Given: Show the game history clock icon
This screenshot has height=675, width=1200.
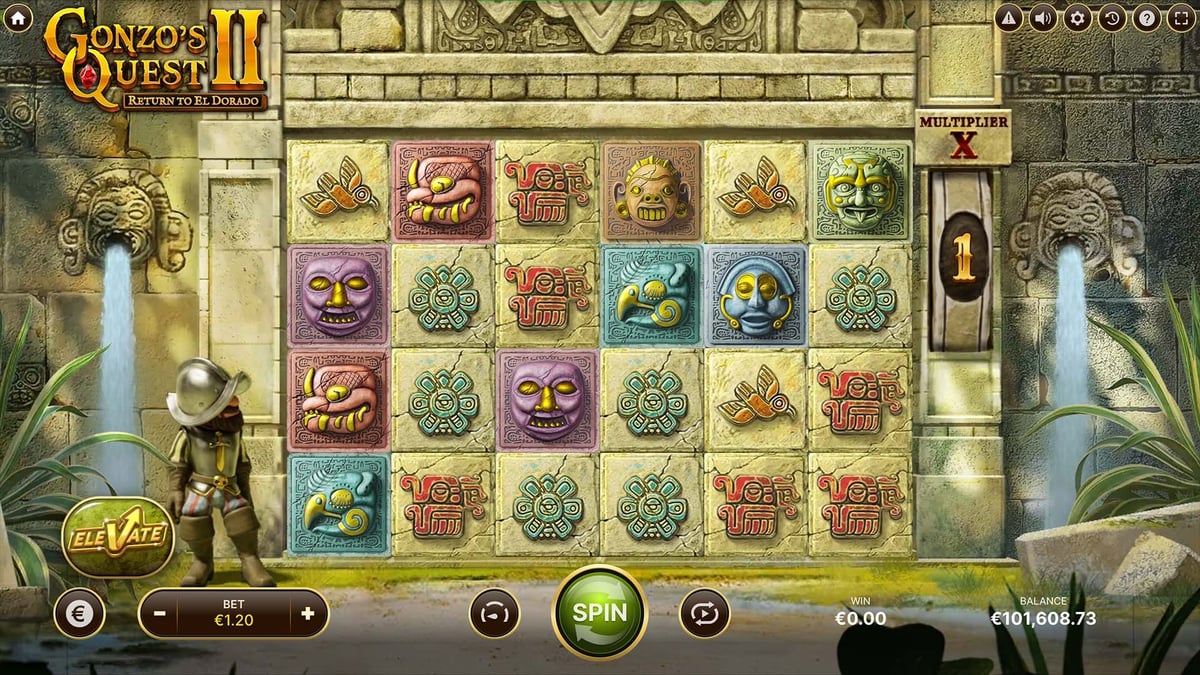Looking at the screenshot, I should (x=1111, y=18).
